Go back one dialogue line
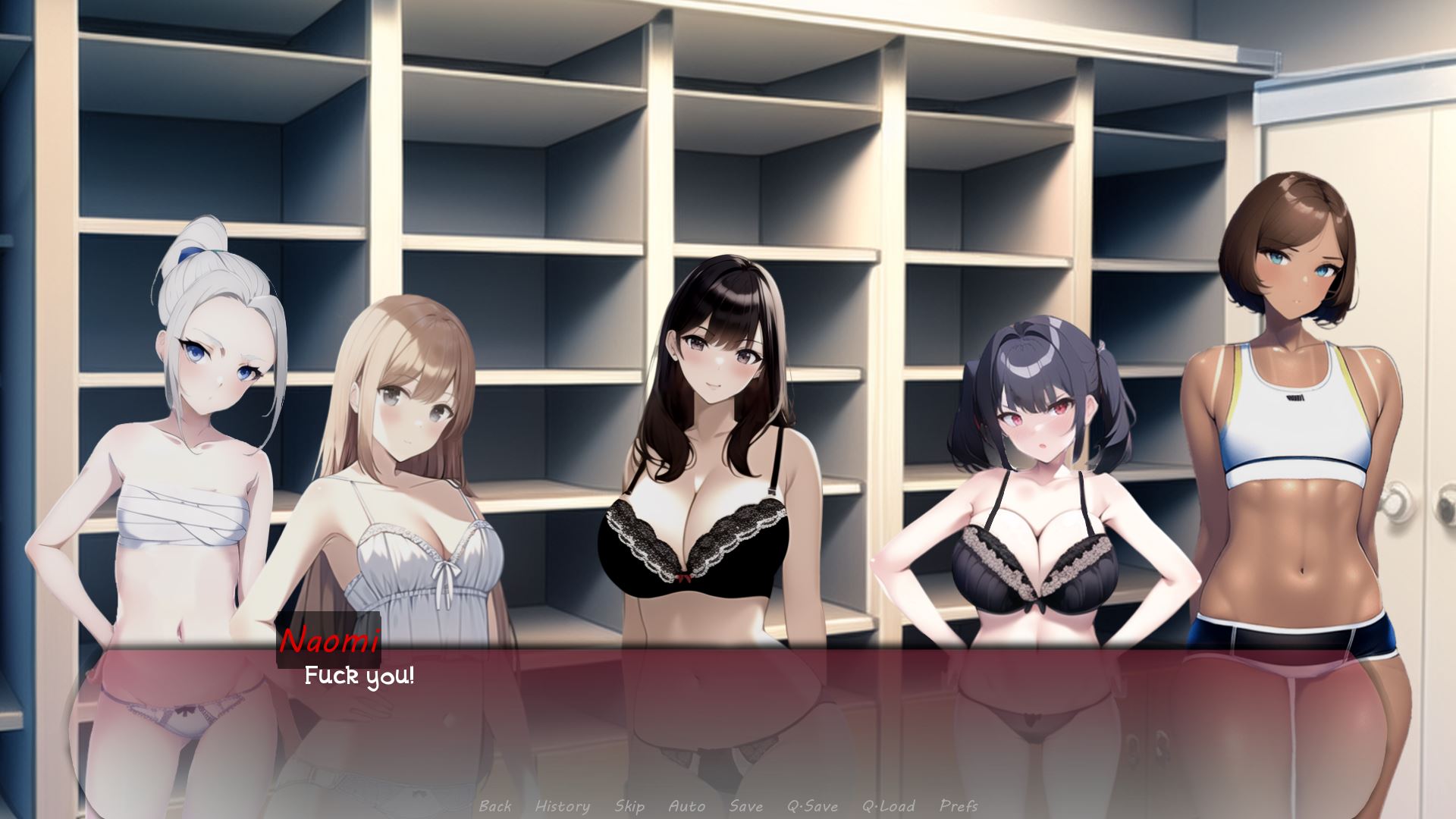The height and width of the screenshot is (819, 1456). point(495,806)
